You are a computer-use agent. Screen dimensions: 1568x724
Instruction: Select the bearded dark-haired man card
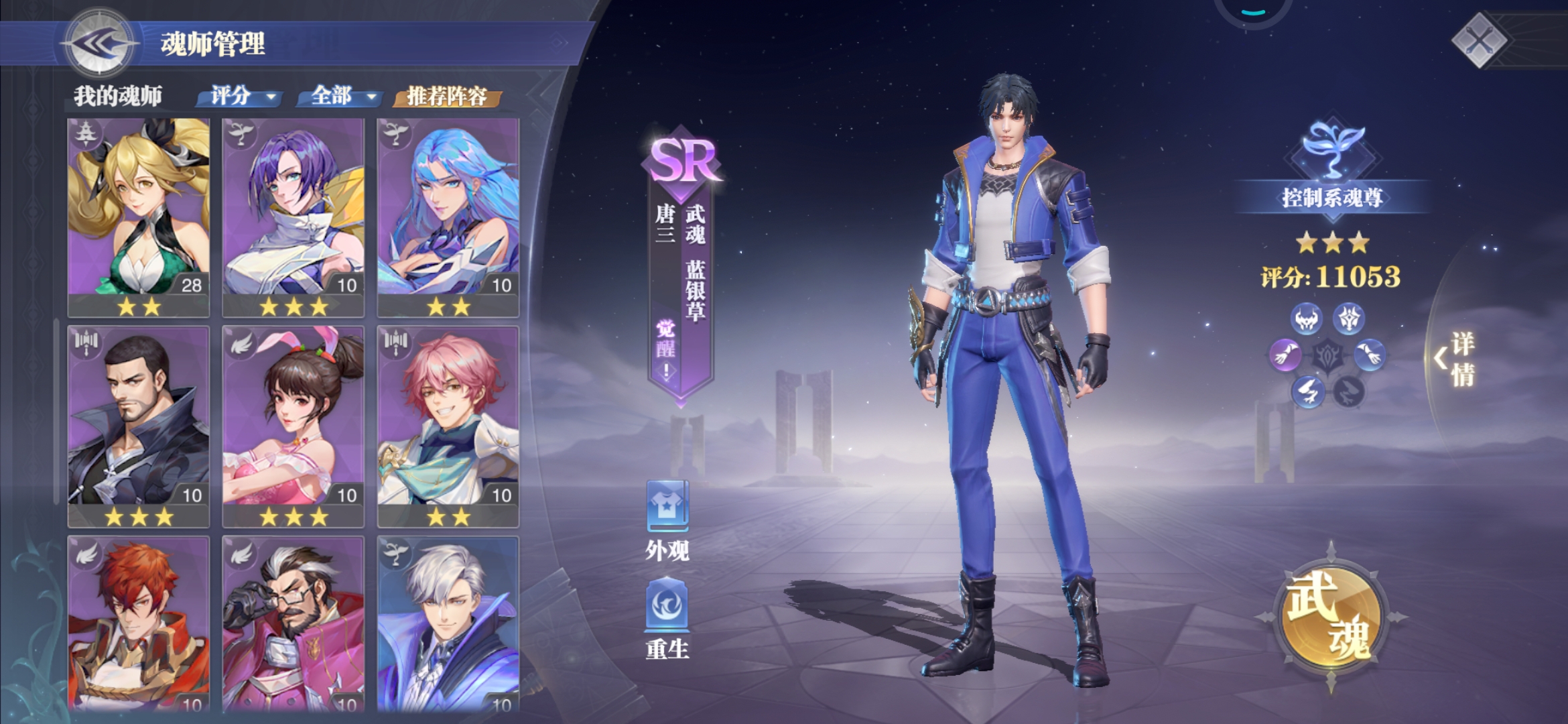[x=139, y=424]
